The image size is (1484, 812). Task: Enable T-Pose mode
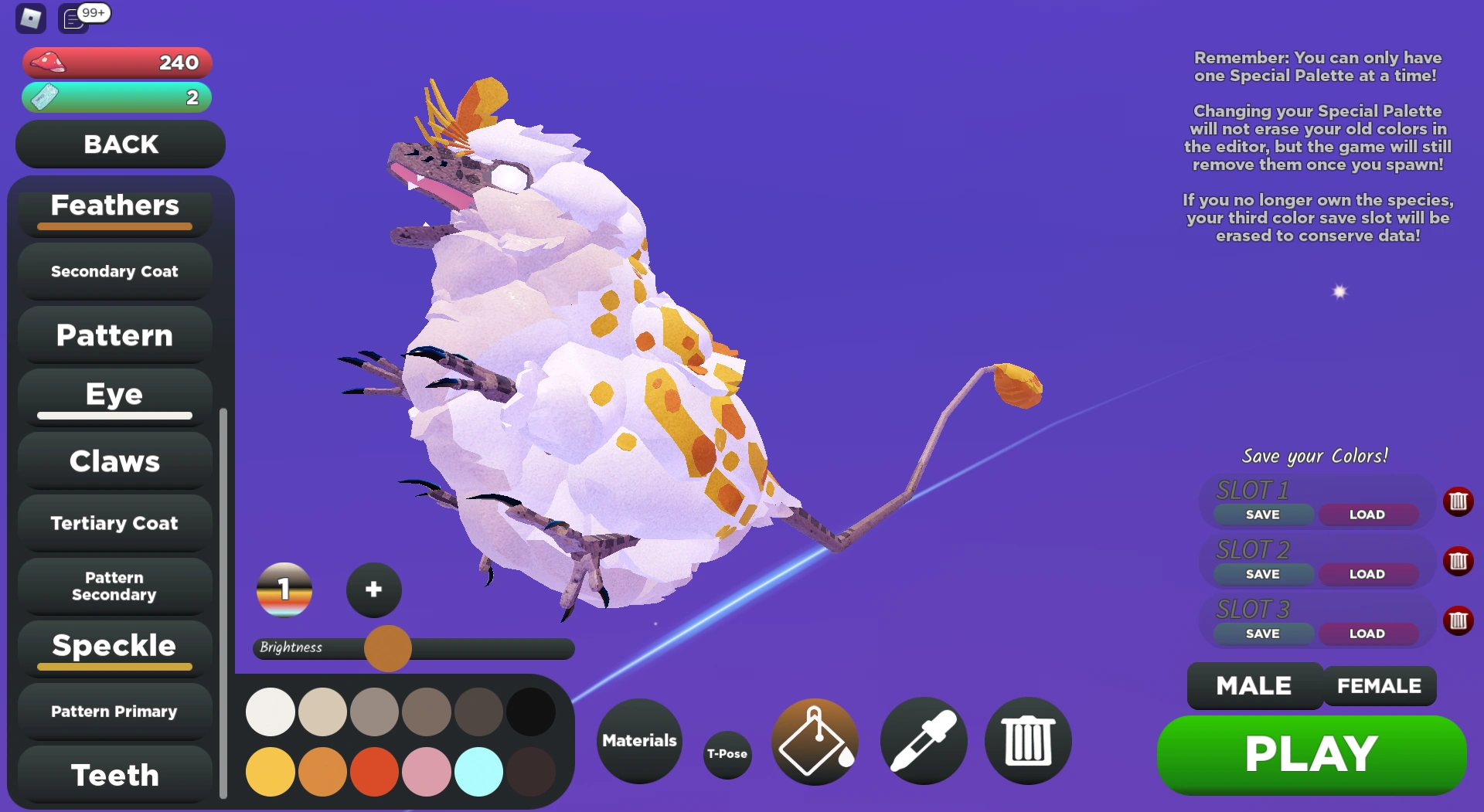(x=727, y=755)
